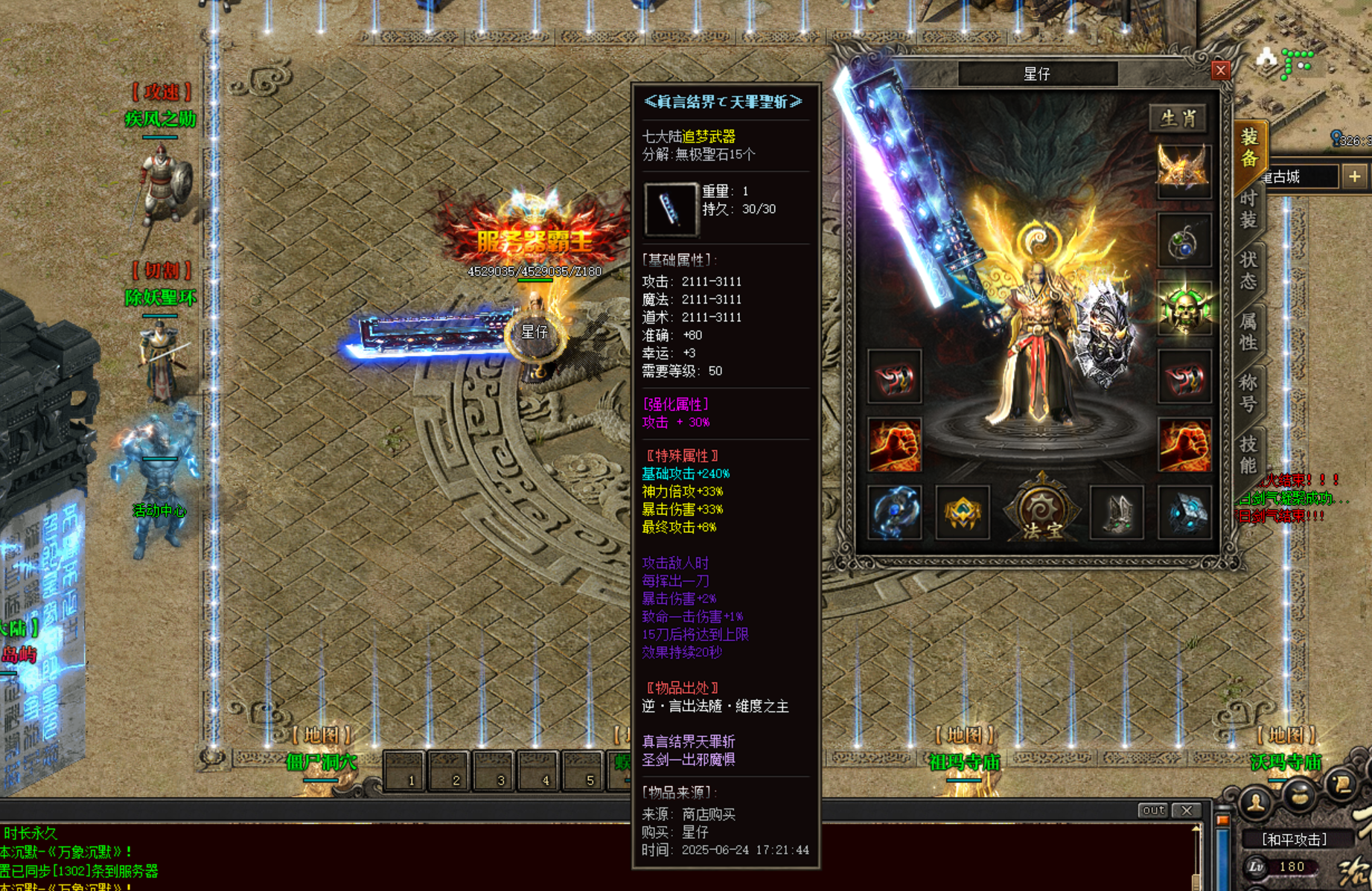
Task: Open the 生肖 zodiac panel button
Action: [1177, 118]
